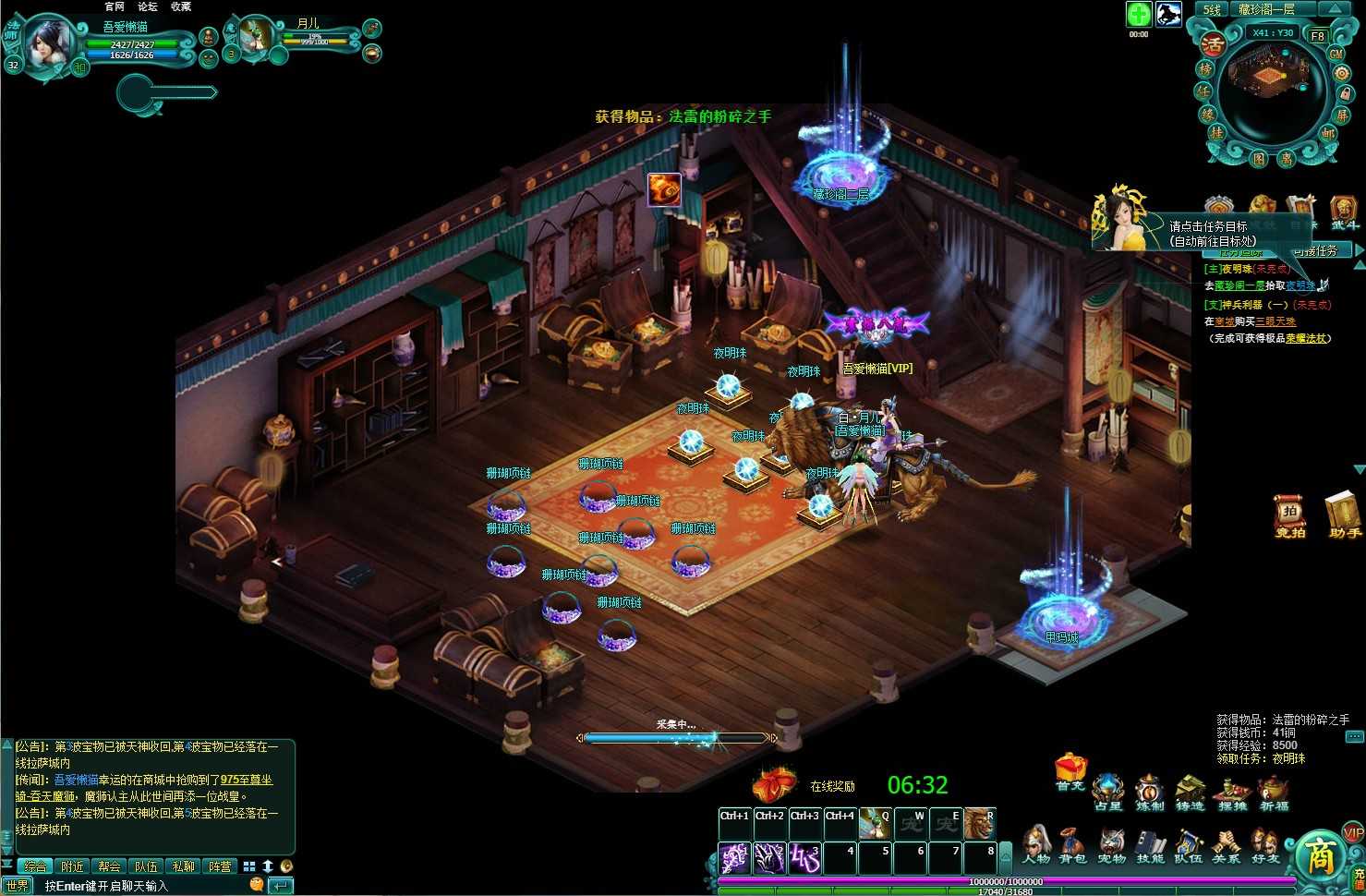
Task: Open the 好友 friends list
Action: coord(1264,845)
